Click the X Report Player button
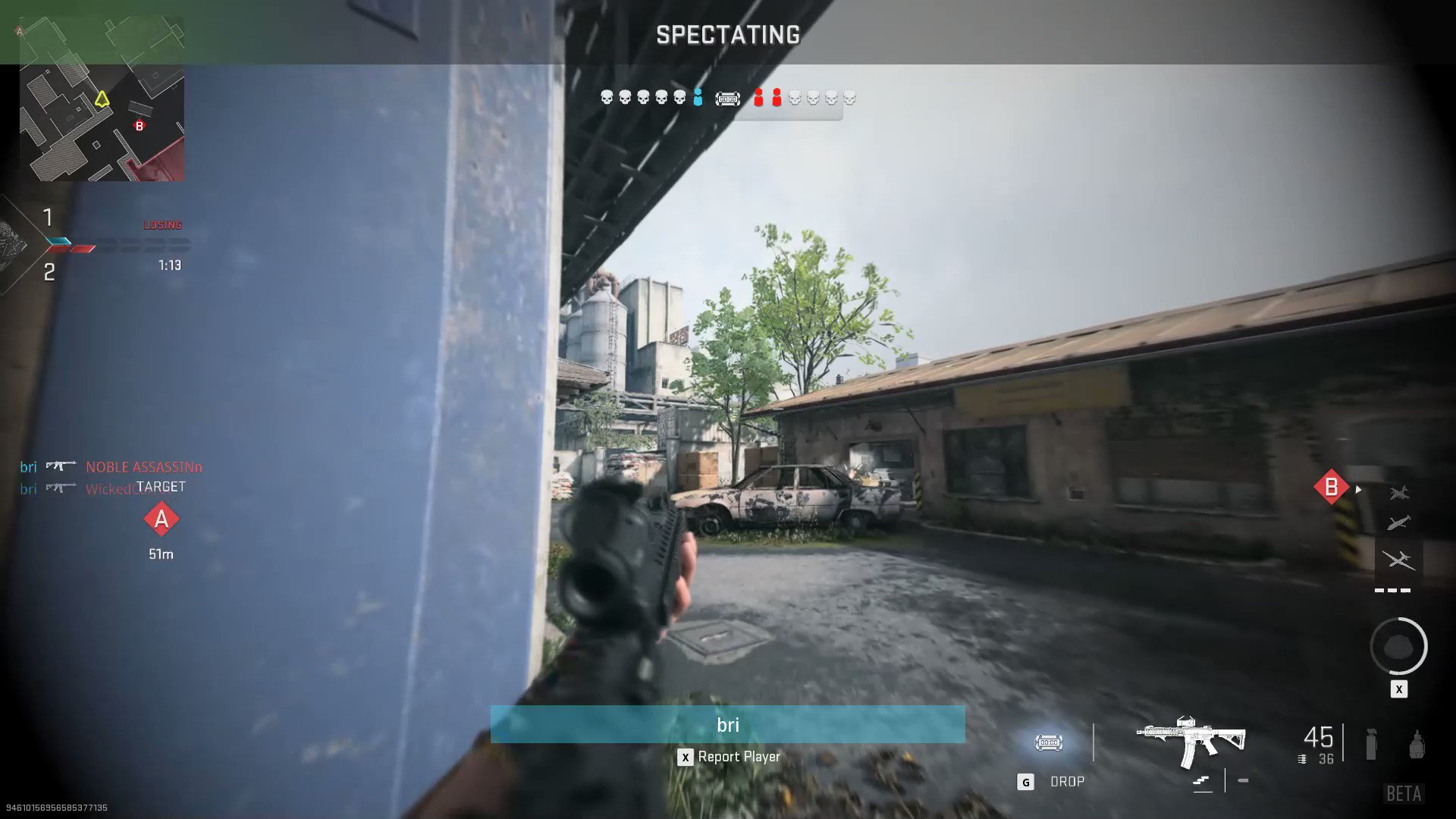 (729, 756)
